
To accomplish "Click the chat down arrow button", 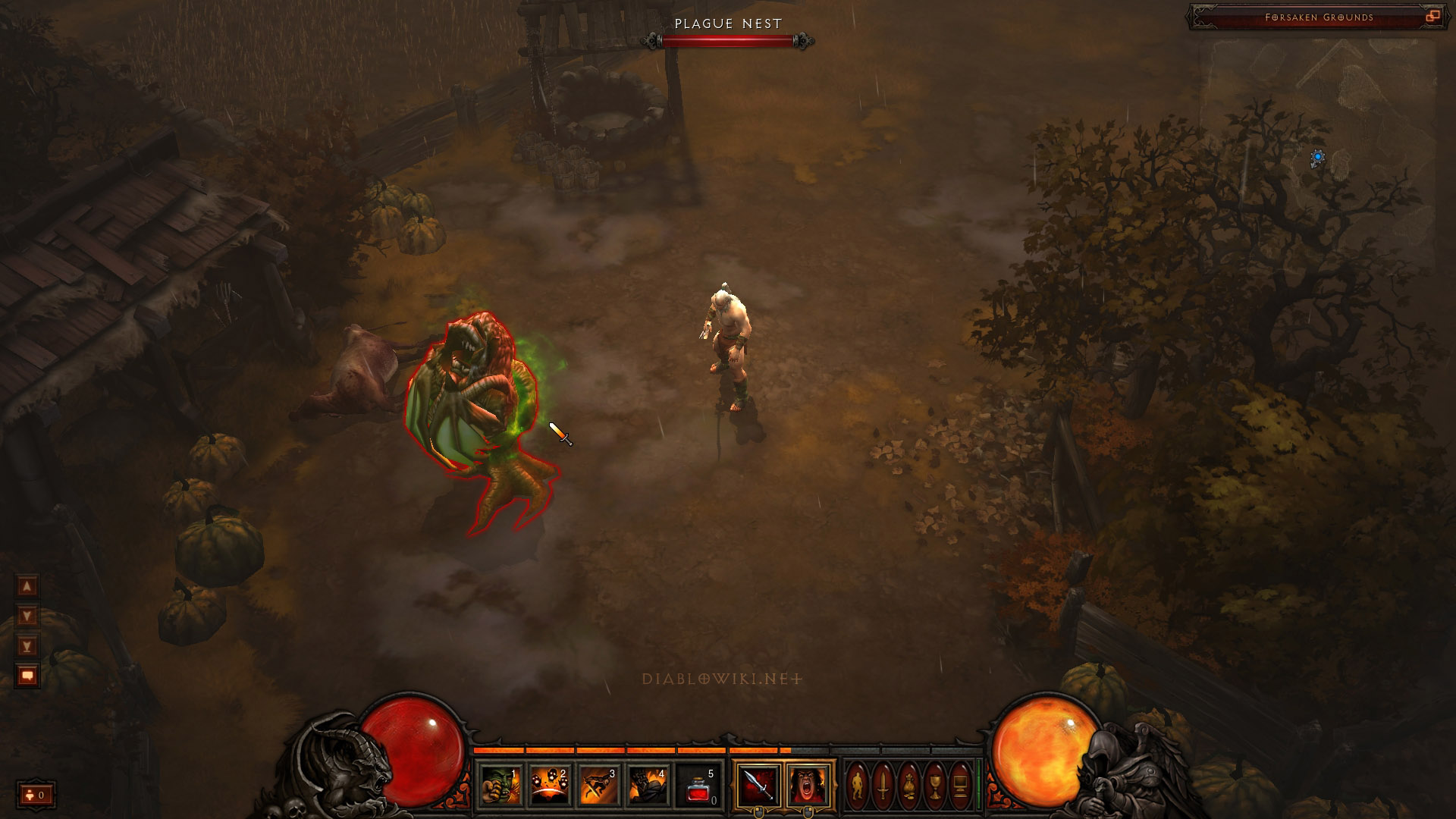I will (27, 616).
